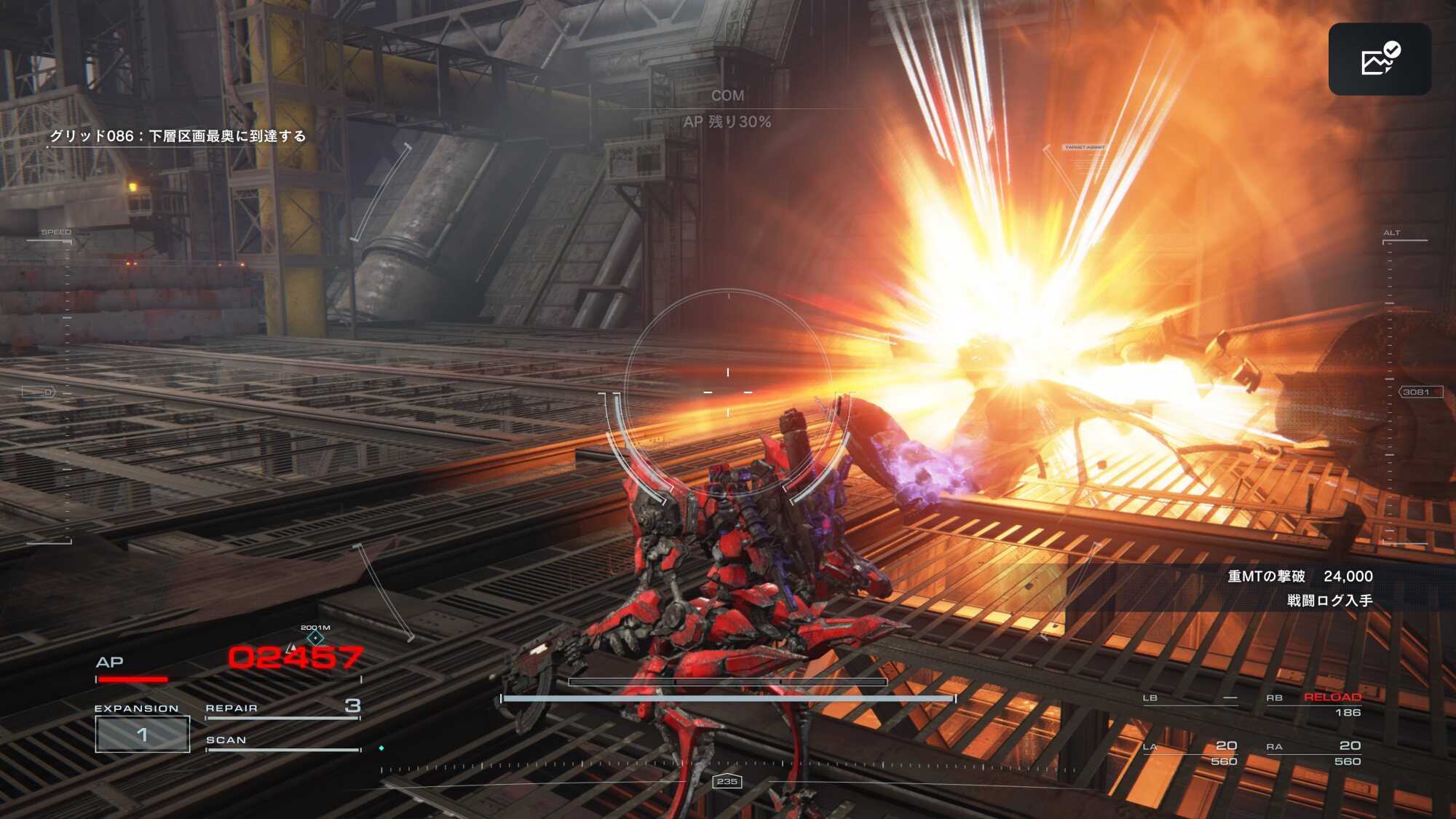Activate the Expansion slot box
This screenshot has width=1456, height=819.
pos(143,734)
